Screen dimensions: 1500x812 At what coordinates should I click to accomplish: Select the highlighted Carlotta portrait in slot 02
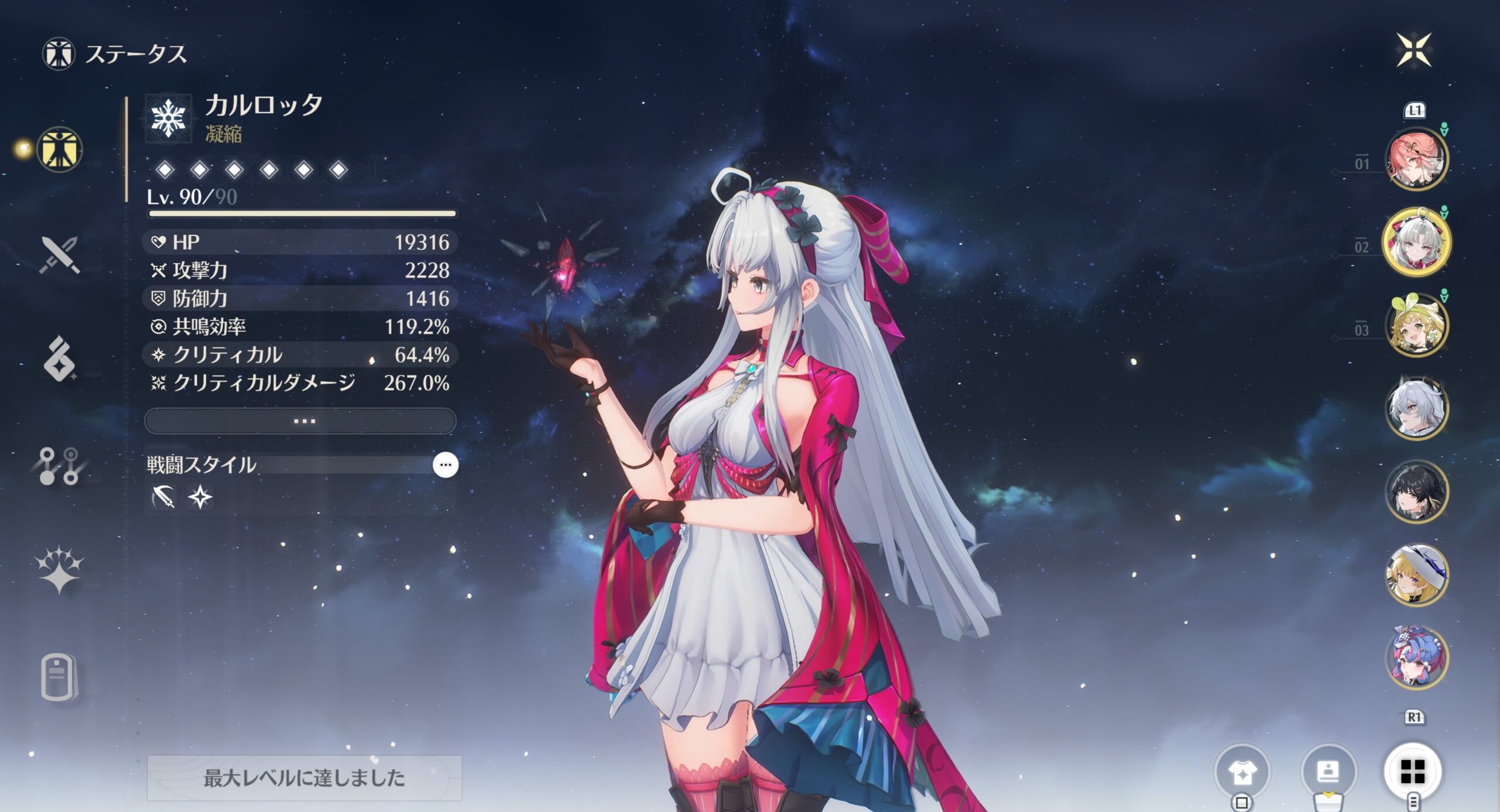[x=1416, y=241]
